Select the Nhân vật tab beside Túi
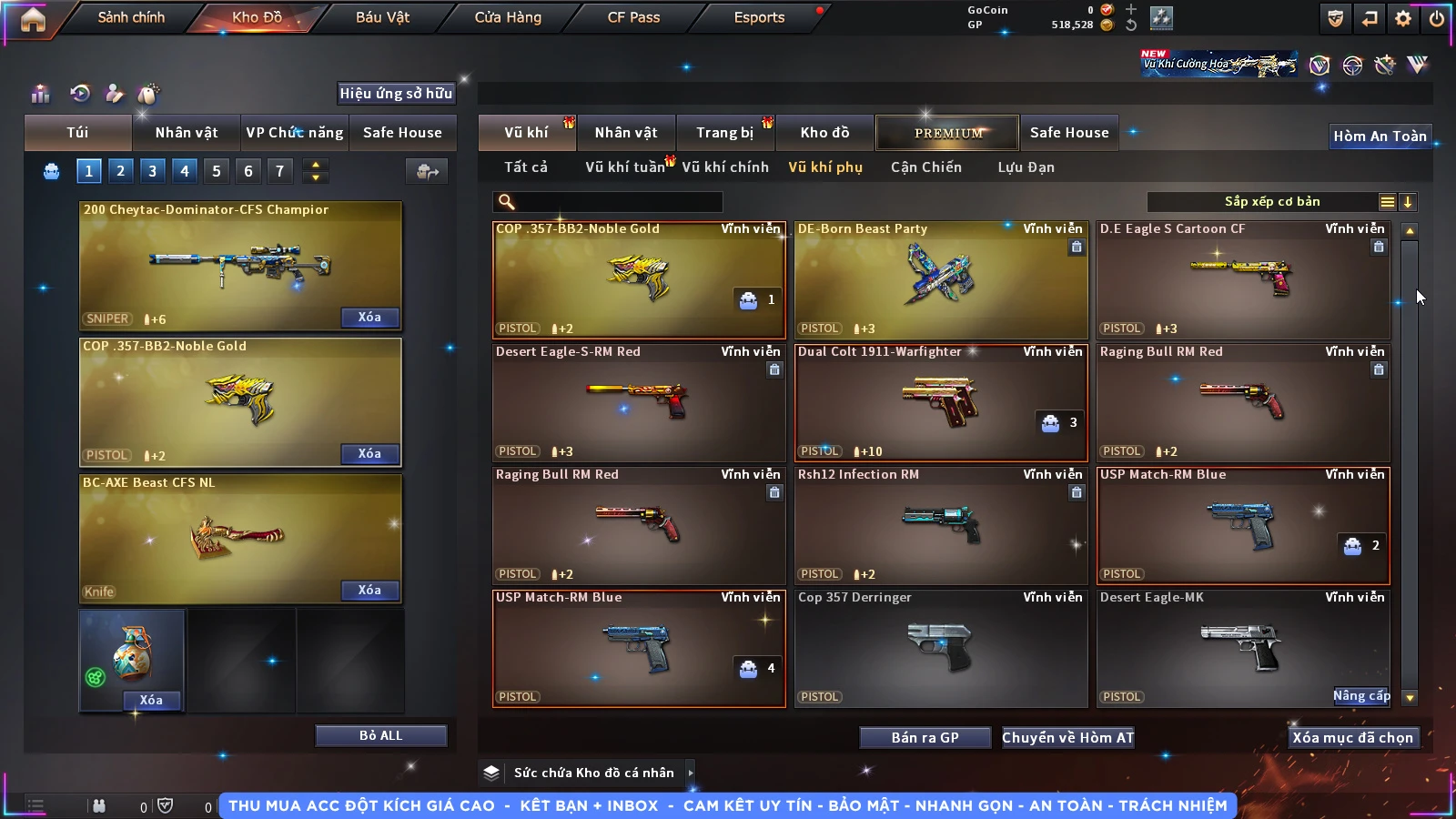Image resolution: width=1456 pixels, height=819 pixels. click(186, 133)
